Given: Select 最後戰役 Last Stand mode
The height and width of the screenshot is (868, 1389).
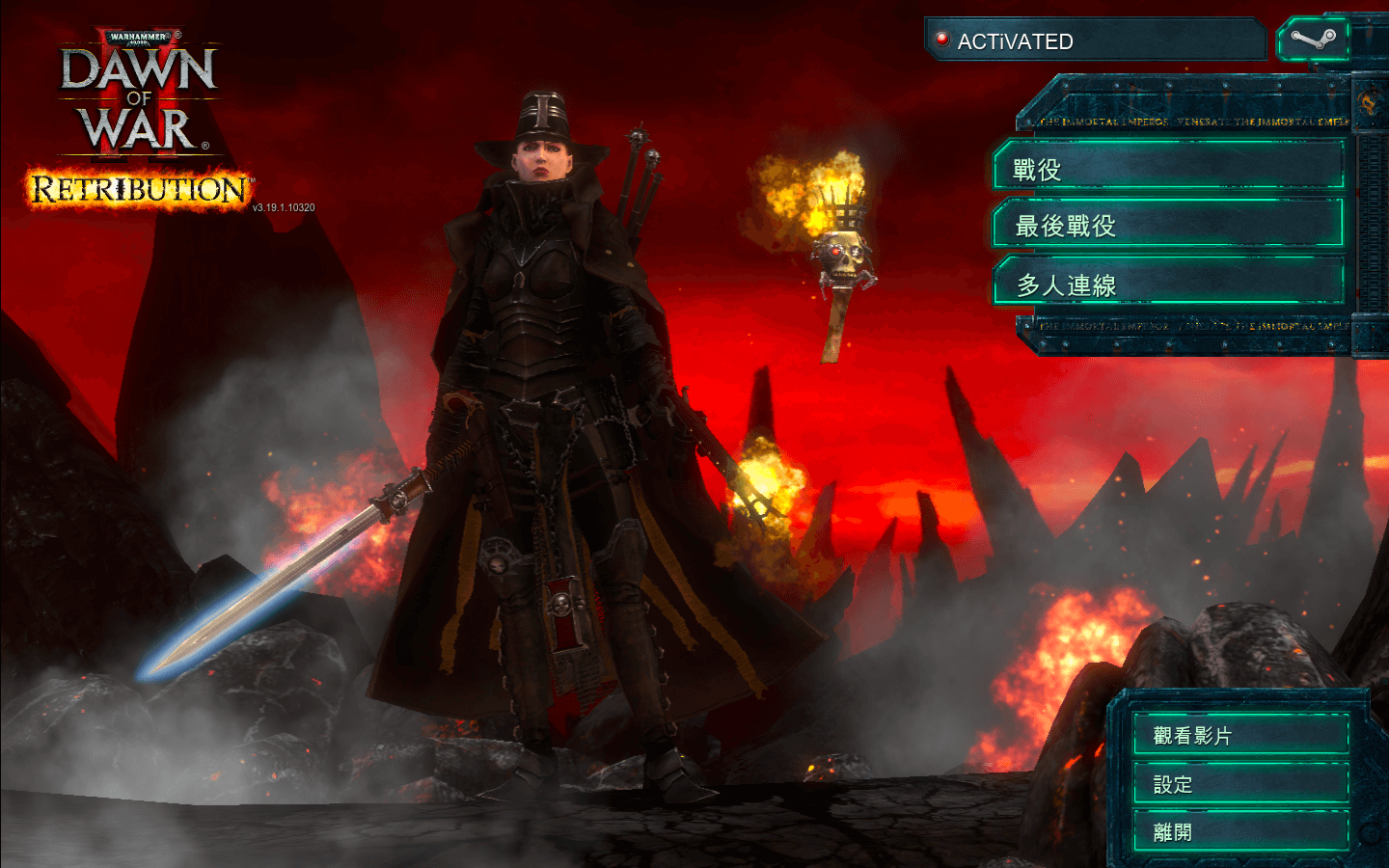Looking at the screenshot, I should pyautogui.click(x=1168, y=225).
